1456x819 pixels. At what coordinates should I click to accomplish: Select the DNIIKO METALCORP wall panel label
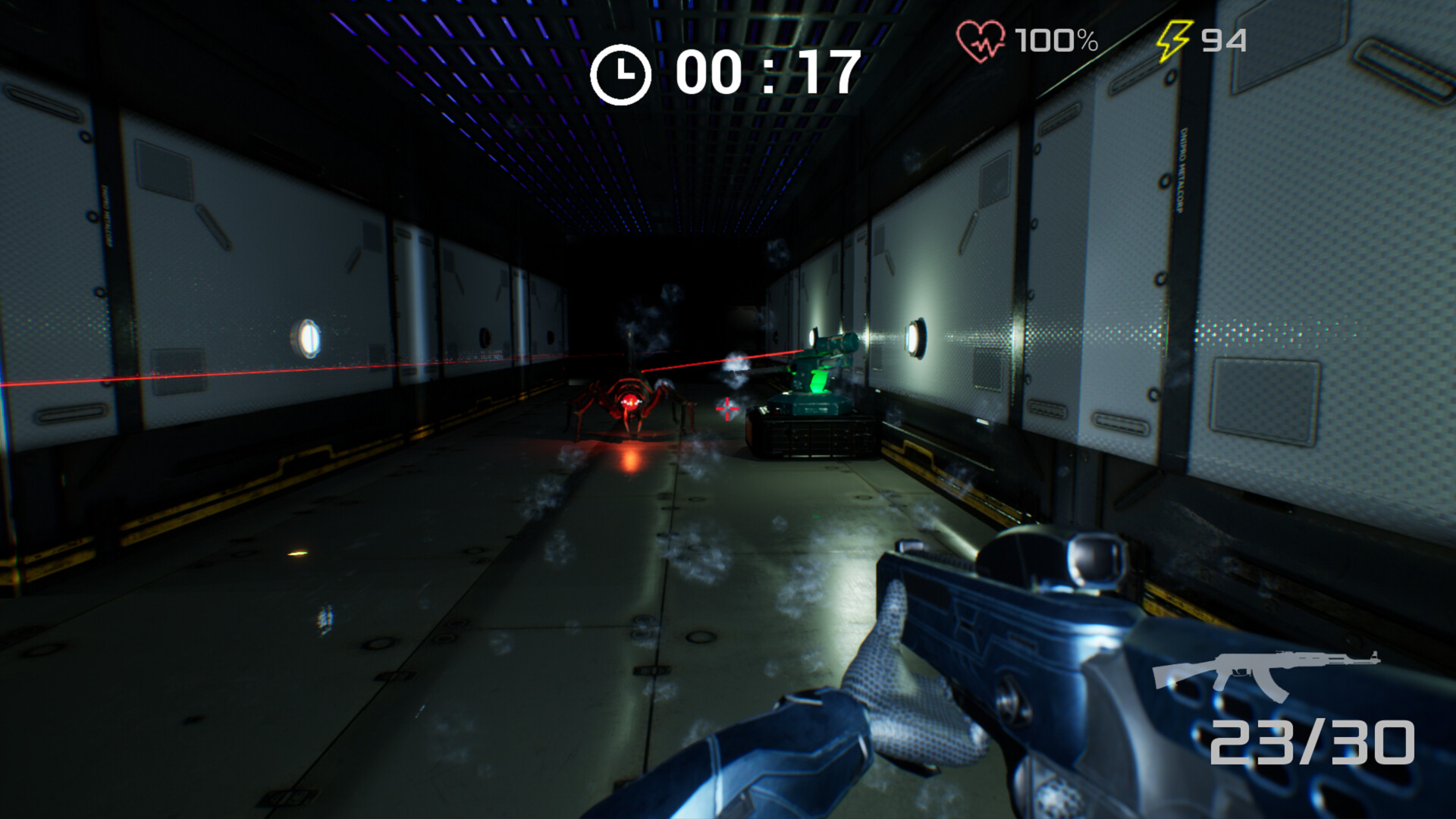tap(1181, 171)
